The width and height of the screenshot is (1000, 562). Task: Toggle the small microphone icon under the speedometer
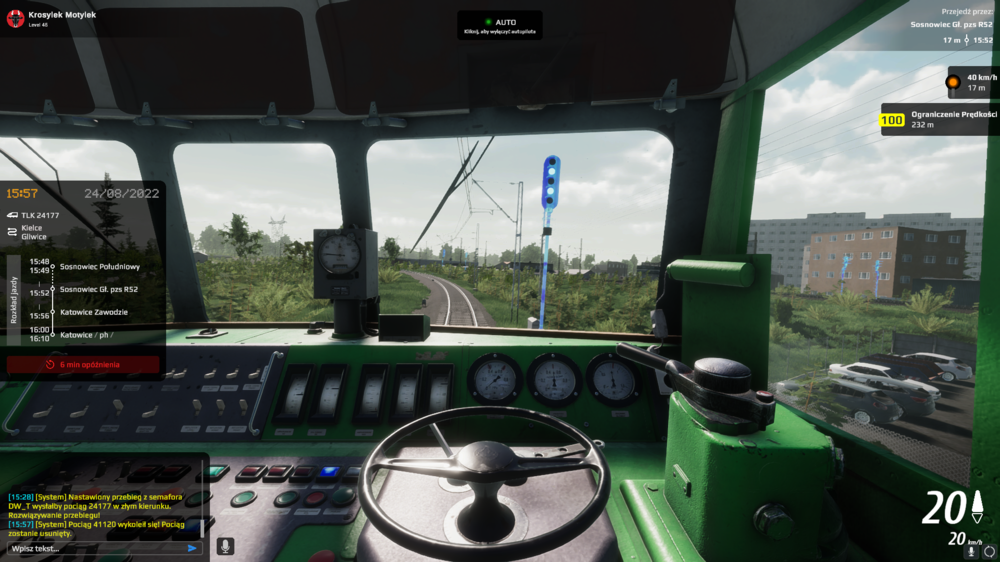pos(971,551)
